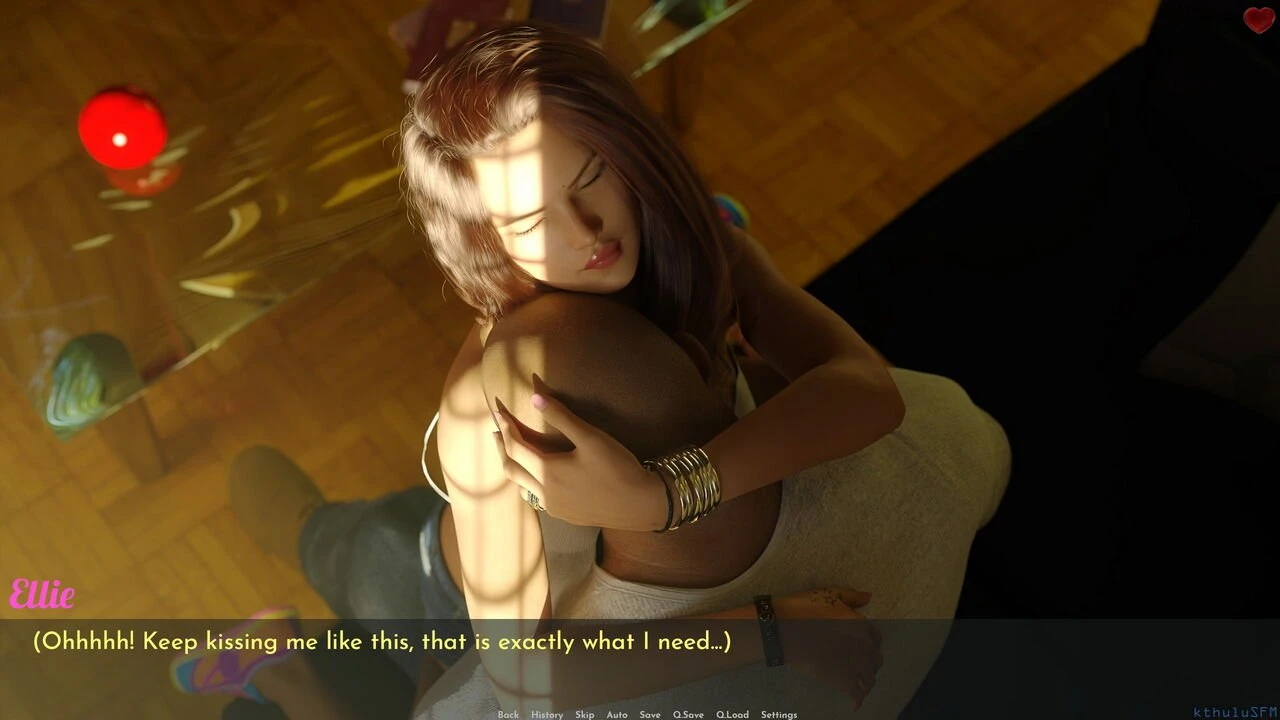
Task: Open the Settings preferences screen
Action: coord(779,714)
